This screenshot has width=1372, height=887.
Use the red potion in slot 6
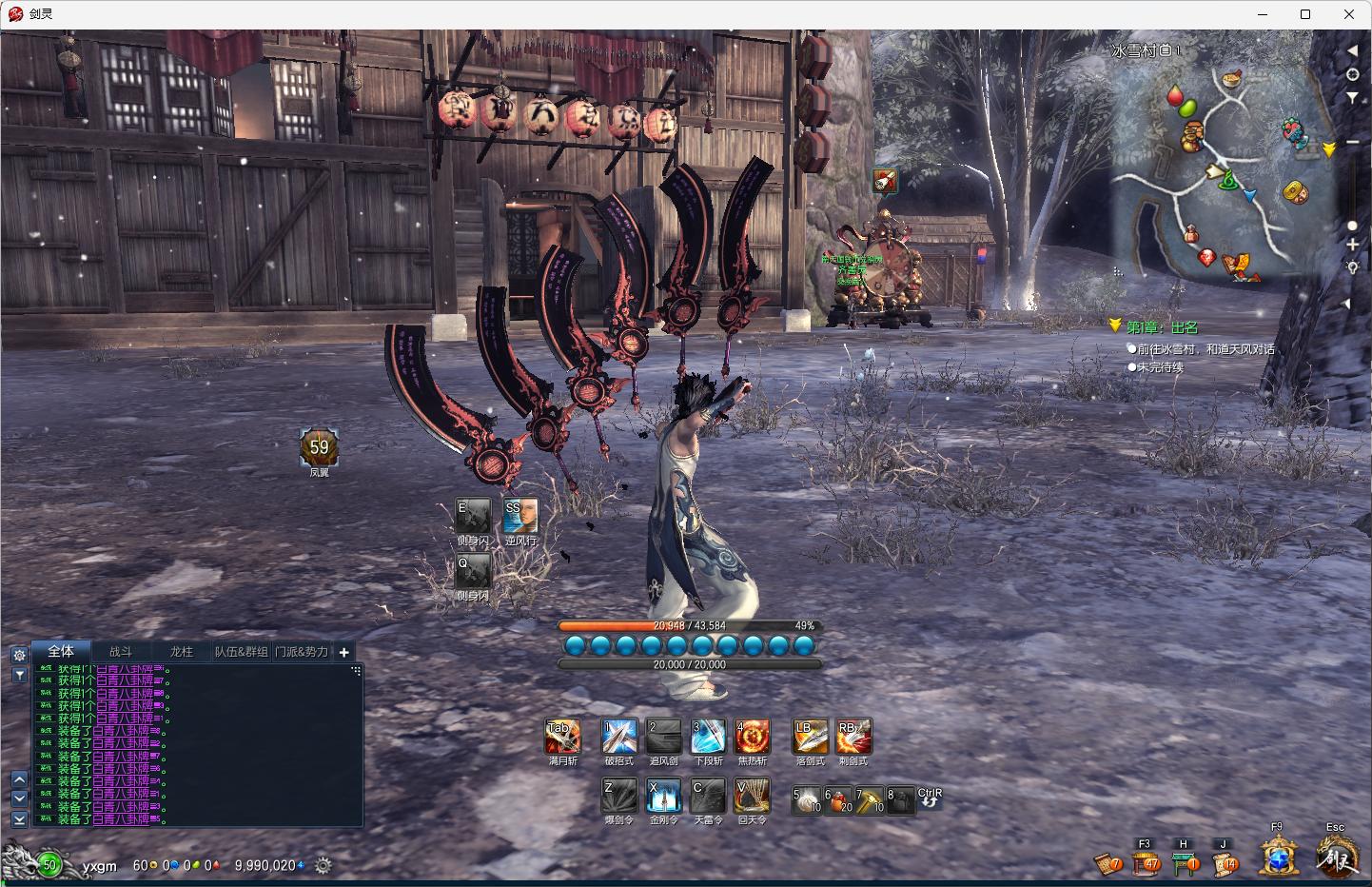837,800
